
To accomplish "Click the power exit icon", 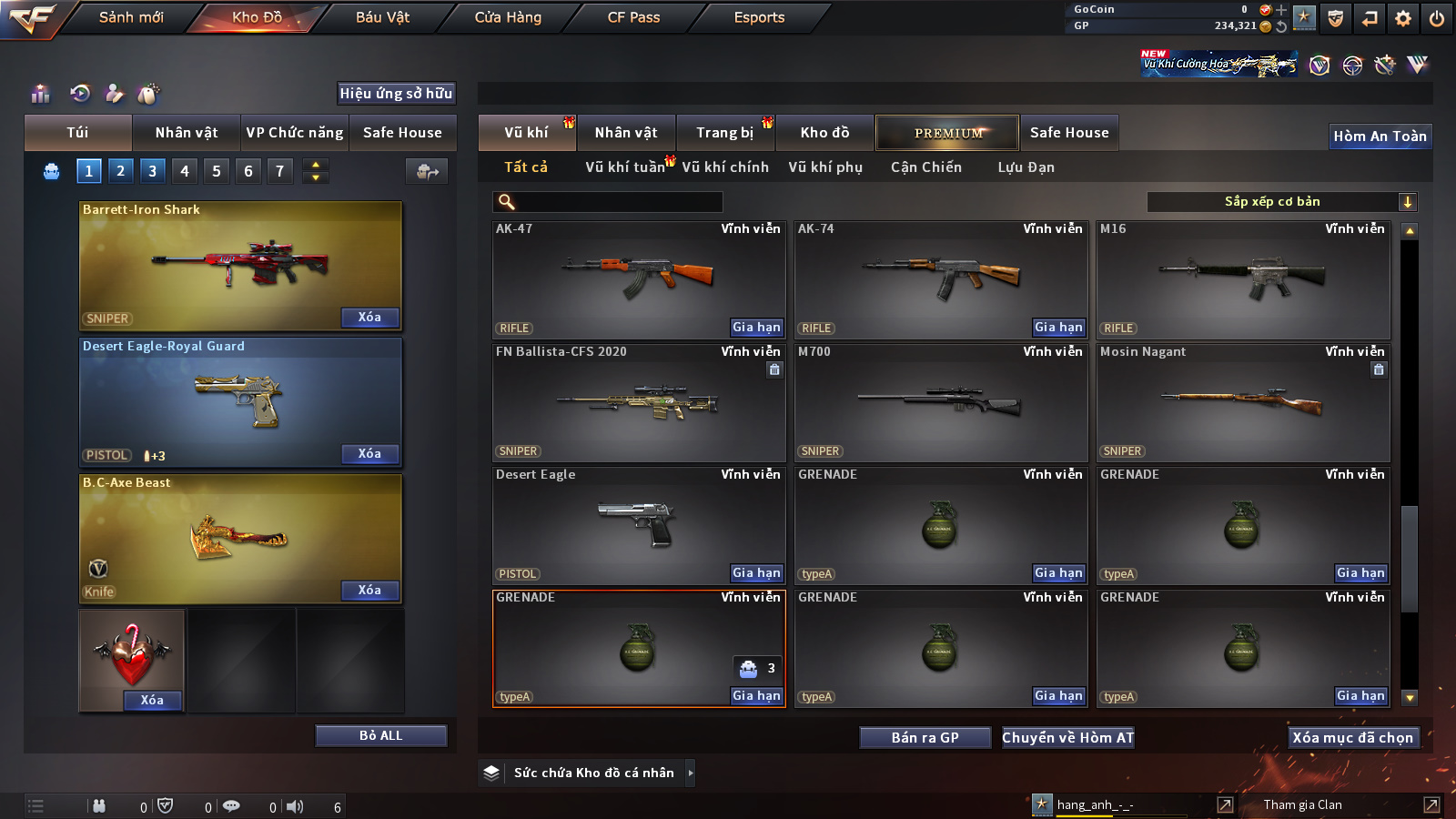I will 1437,18.
